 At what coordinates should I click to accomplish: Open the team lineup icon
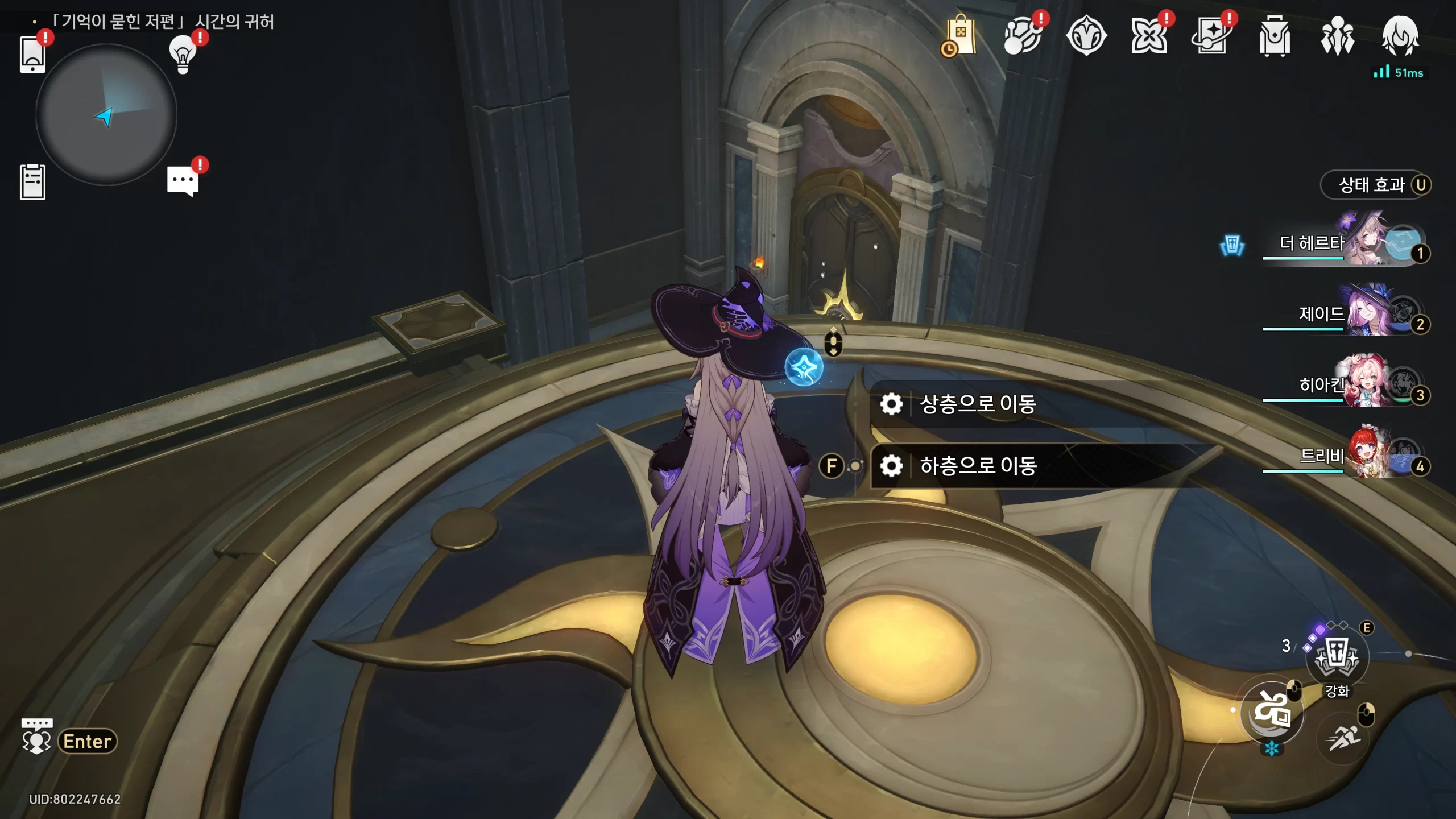click(x=1337, y=36)
